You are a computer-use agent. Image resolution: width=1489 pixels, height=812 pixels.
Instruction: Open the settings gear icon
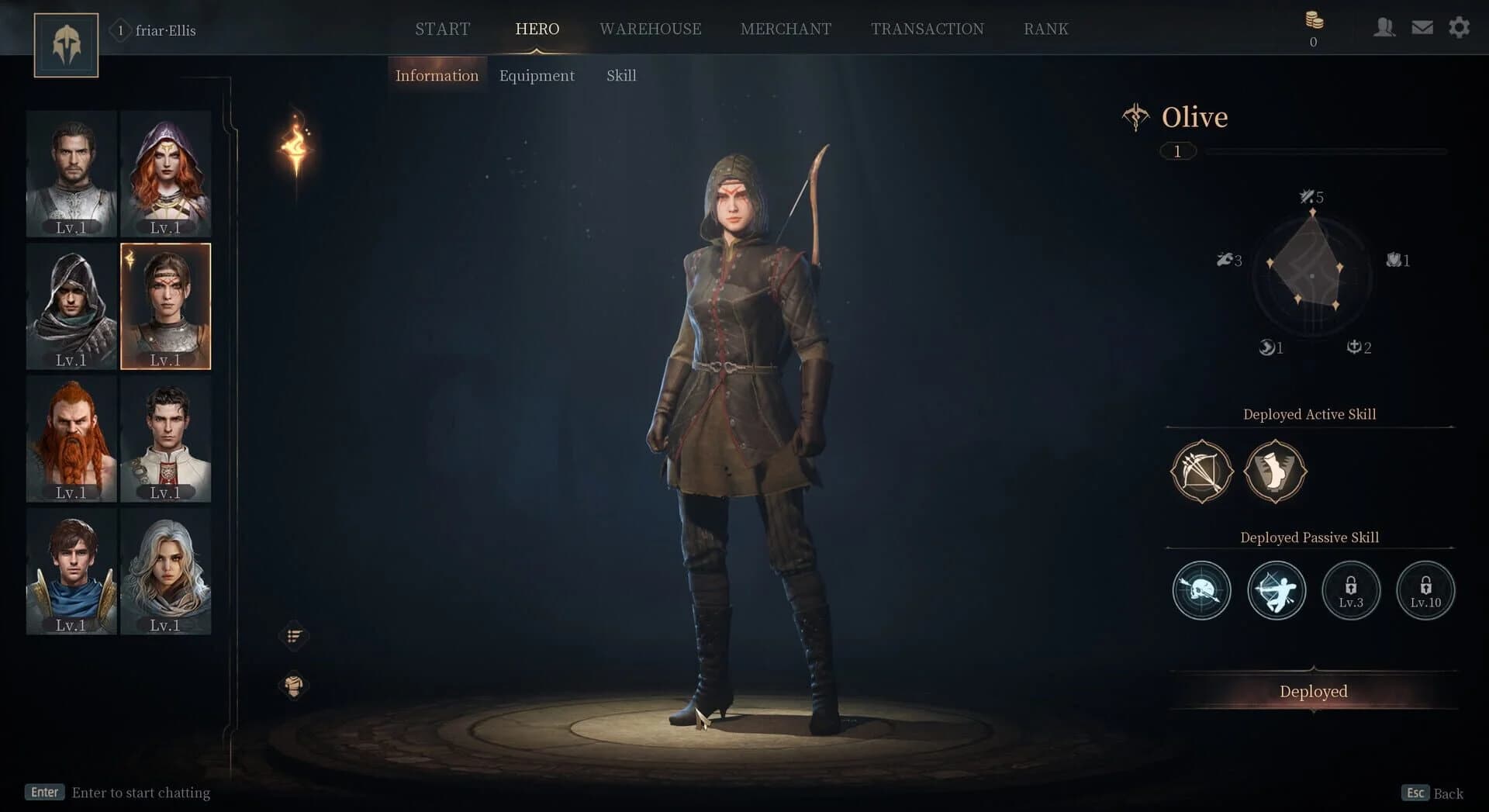(1459, 26)
